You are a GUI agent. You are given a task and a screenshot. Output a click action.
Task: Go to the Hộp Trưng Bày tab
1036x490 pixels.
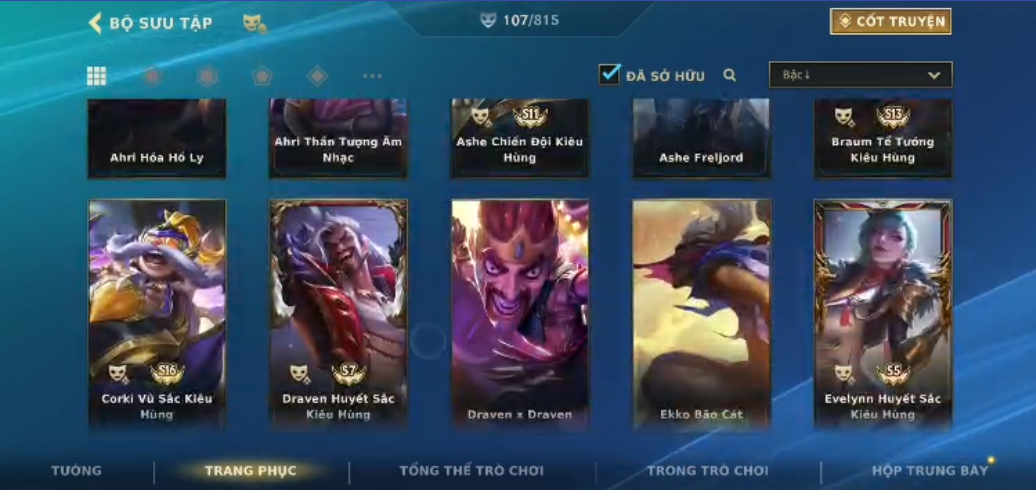[929, 470]
